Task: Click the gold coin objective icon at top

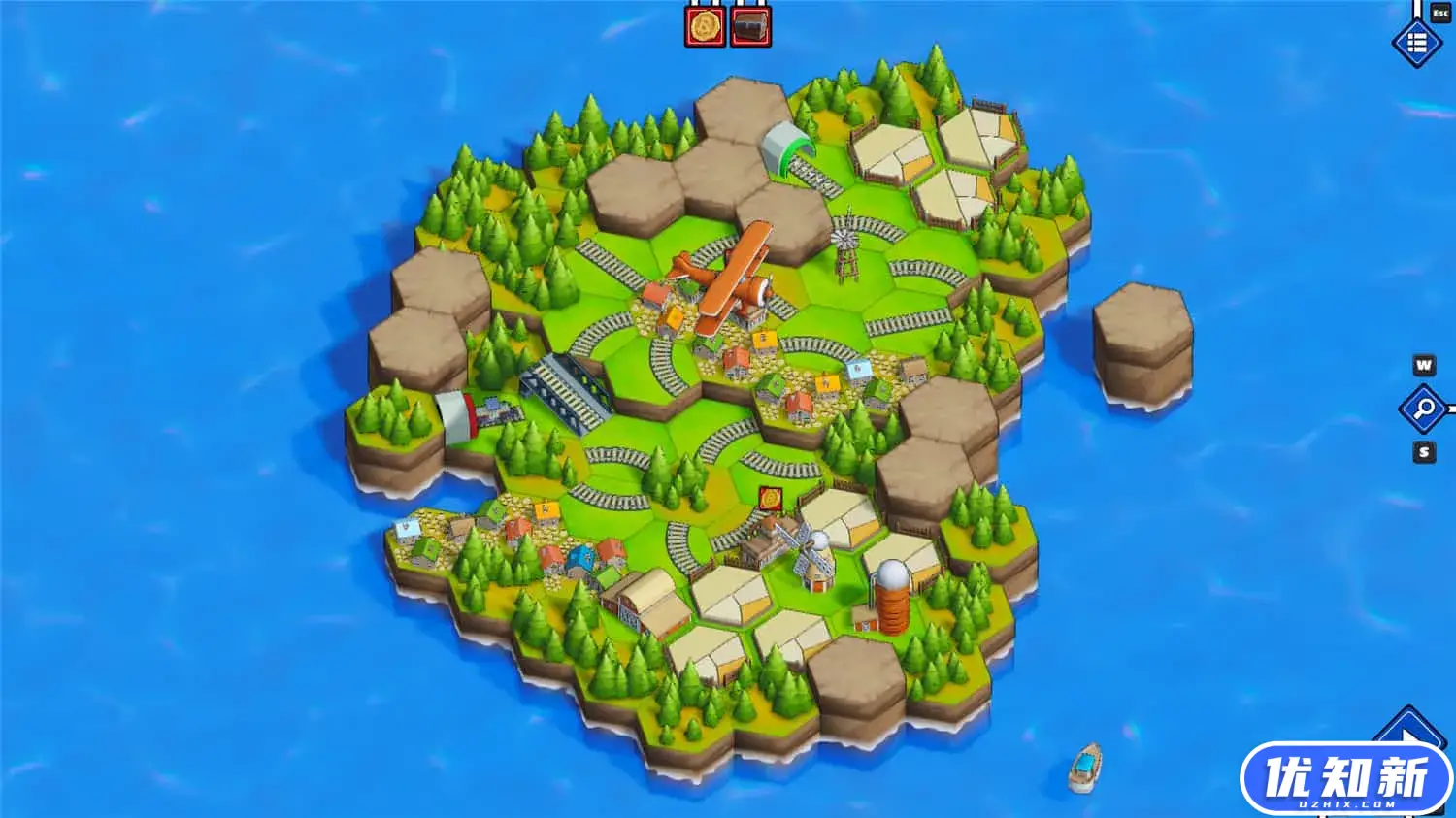Action: [x=703, y=25]
